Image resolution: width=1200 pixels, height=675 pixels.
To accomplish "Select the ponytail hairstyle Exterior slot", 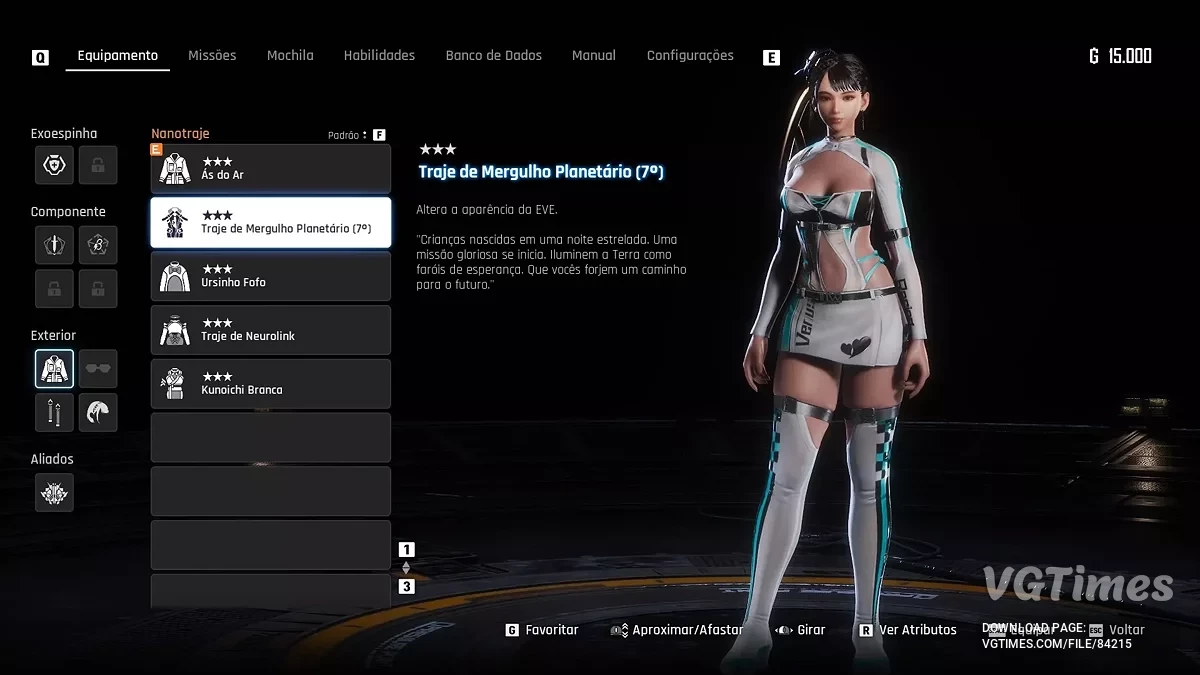I will click(x=98, y=412).
